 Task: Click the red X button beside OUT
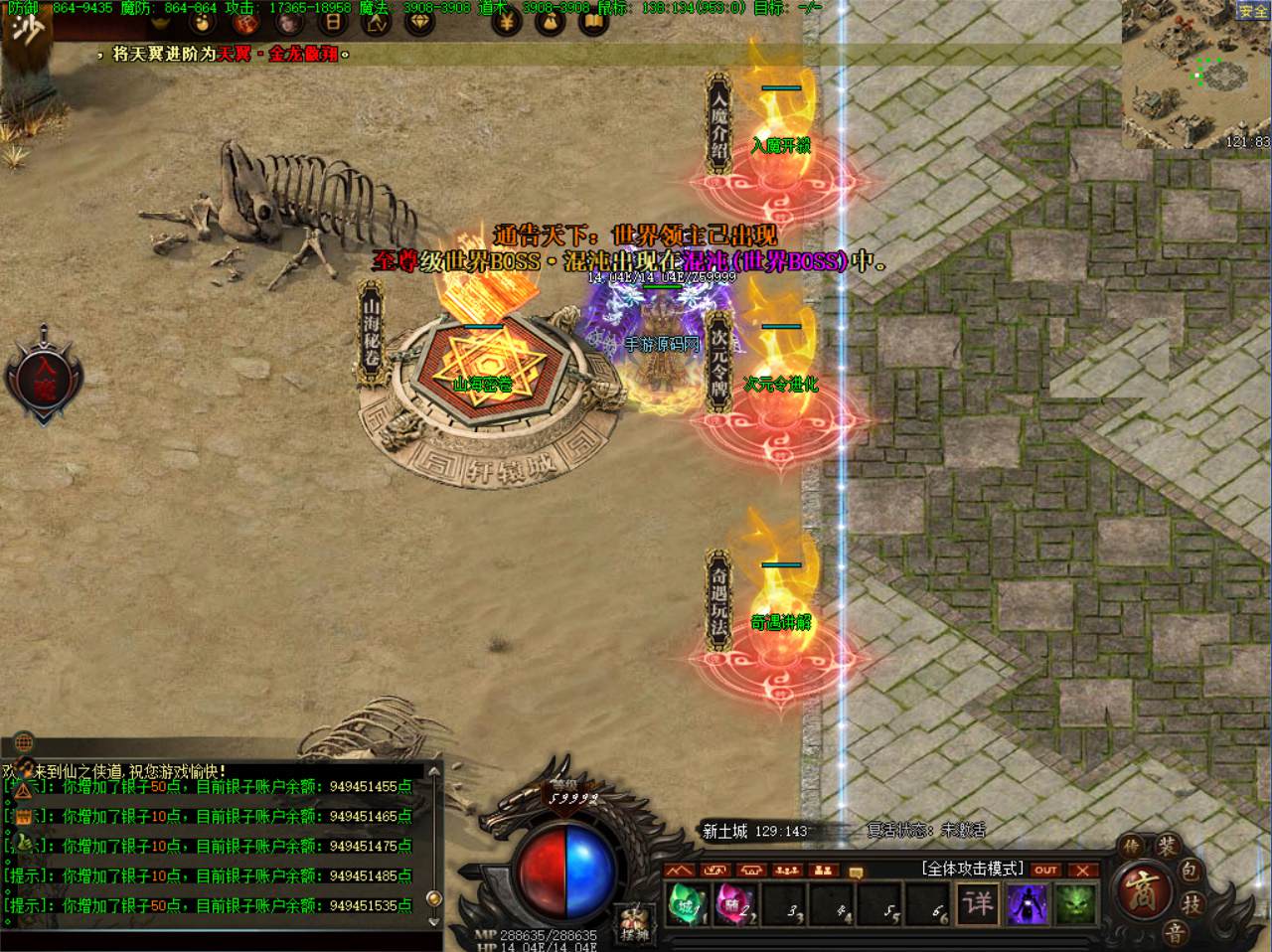click(1082, 870)
